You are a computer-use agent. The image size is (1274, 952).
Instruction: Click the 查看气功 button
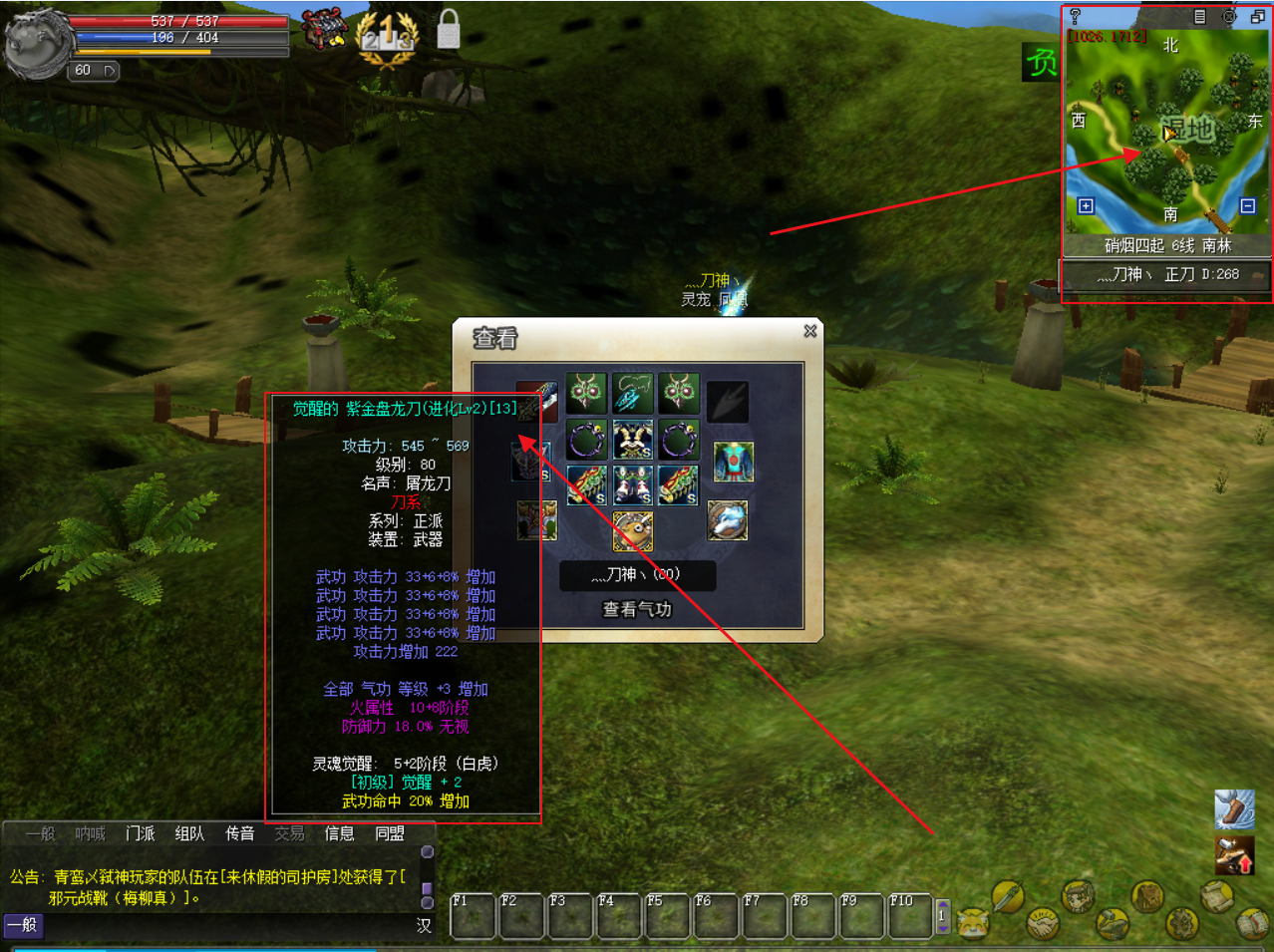click(x=637, y=609)
